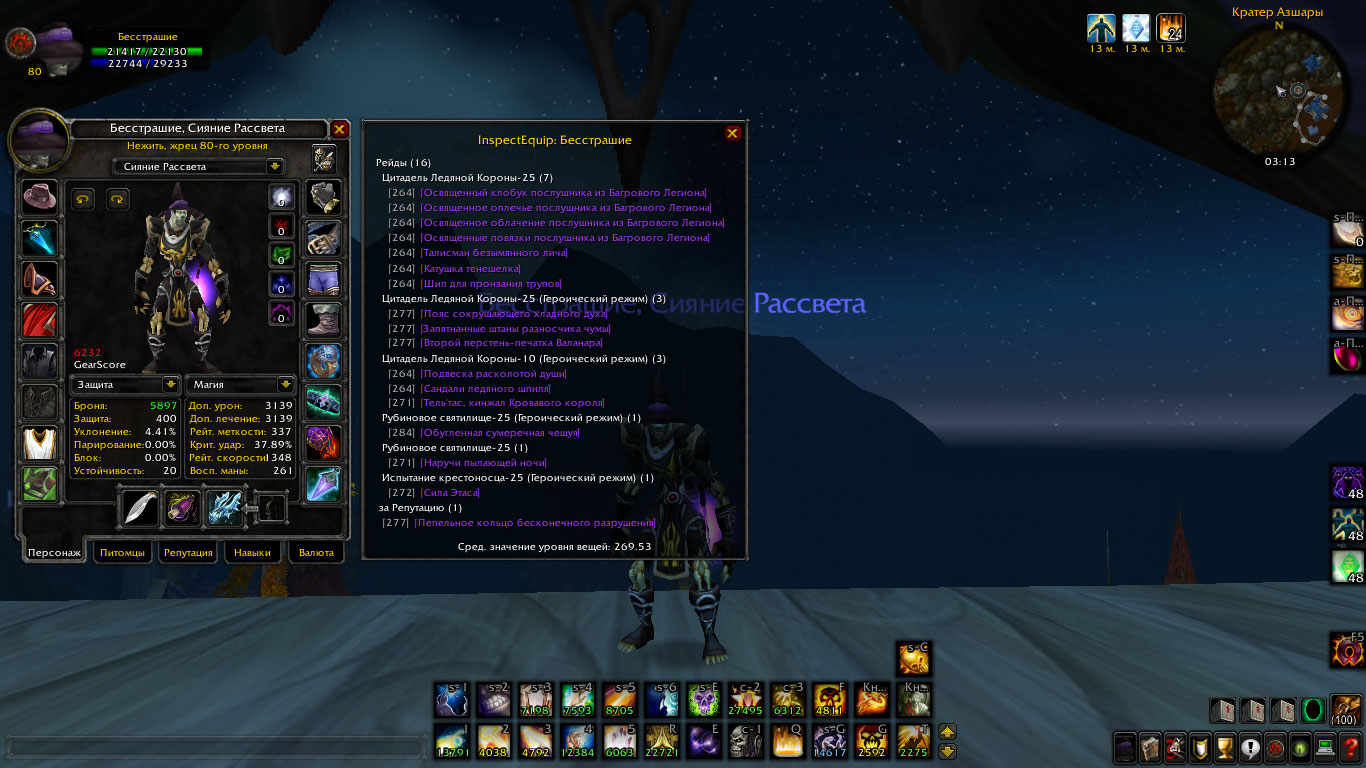Open the Репутация tab
The width and height of the screenshot is (1366, 768).
(188, 552)
